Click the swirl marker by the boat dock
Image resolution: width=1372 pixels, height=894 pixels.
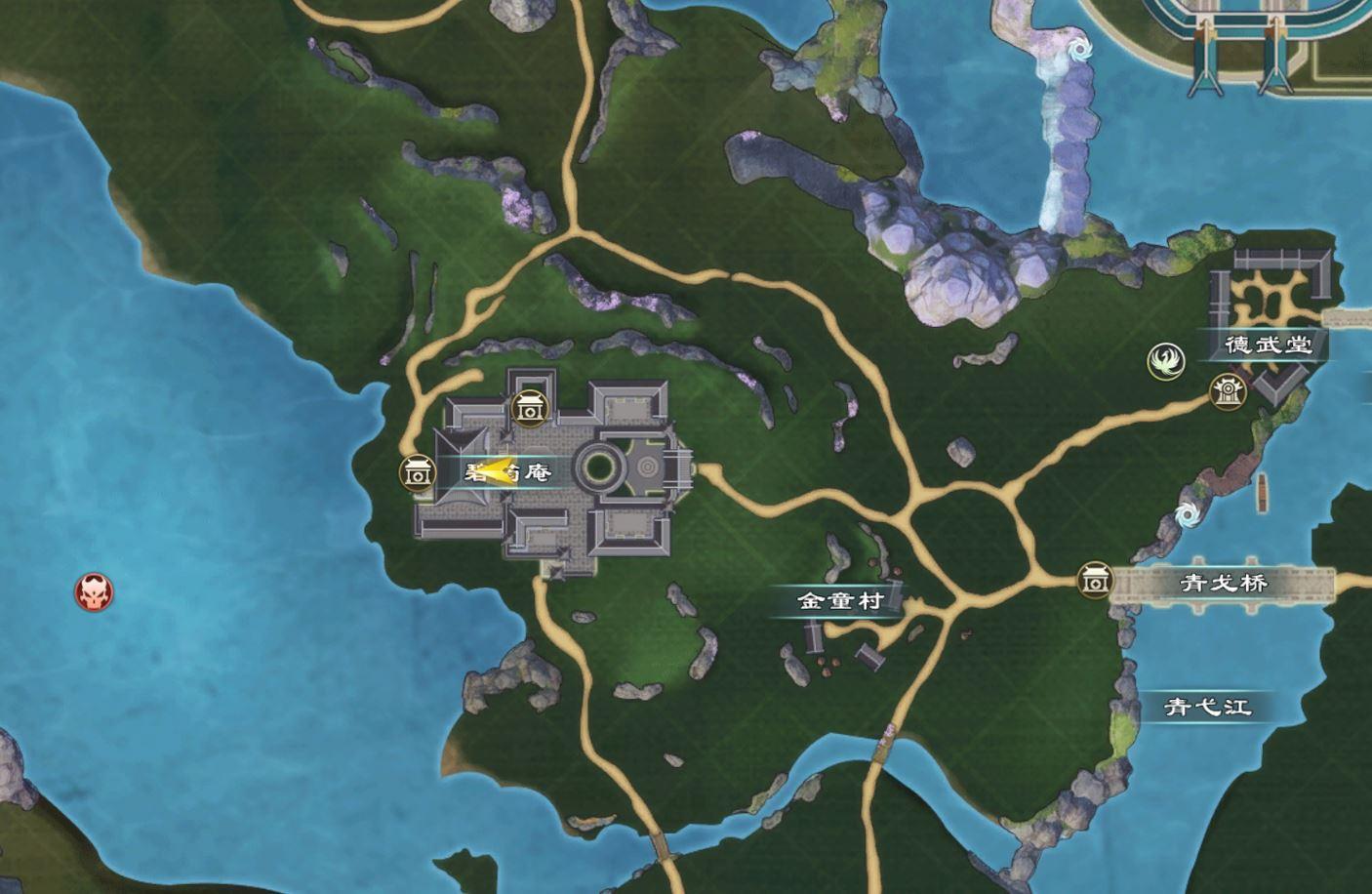coord(1189,515)
